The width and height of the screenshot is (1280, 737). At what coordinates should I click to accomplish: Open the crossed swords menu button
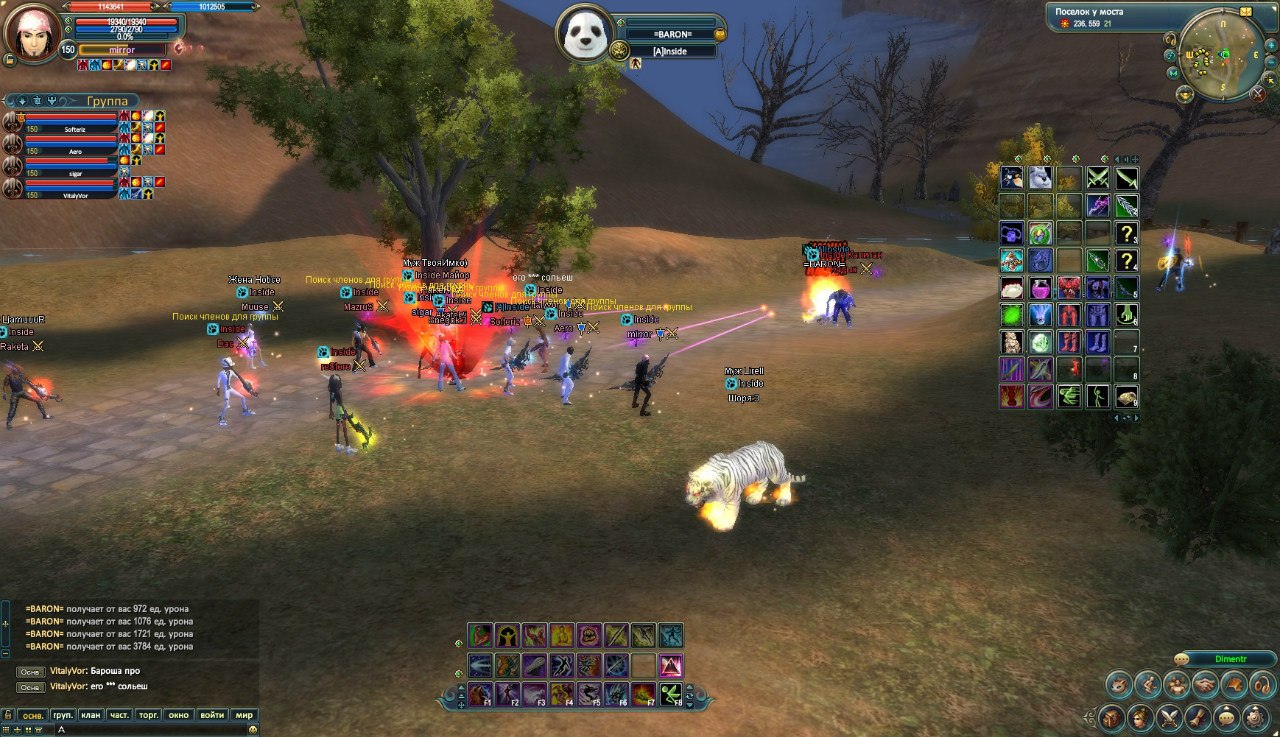pos(1169,718)
